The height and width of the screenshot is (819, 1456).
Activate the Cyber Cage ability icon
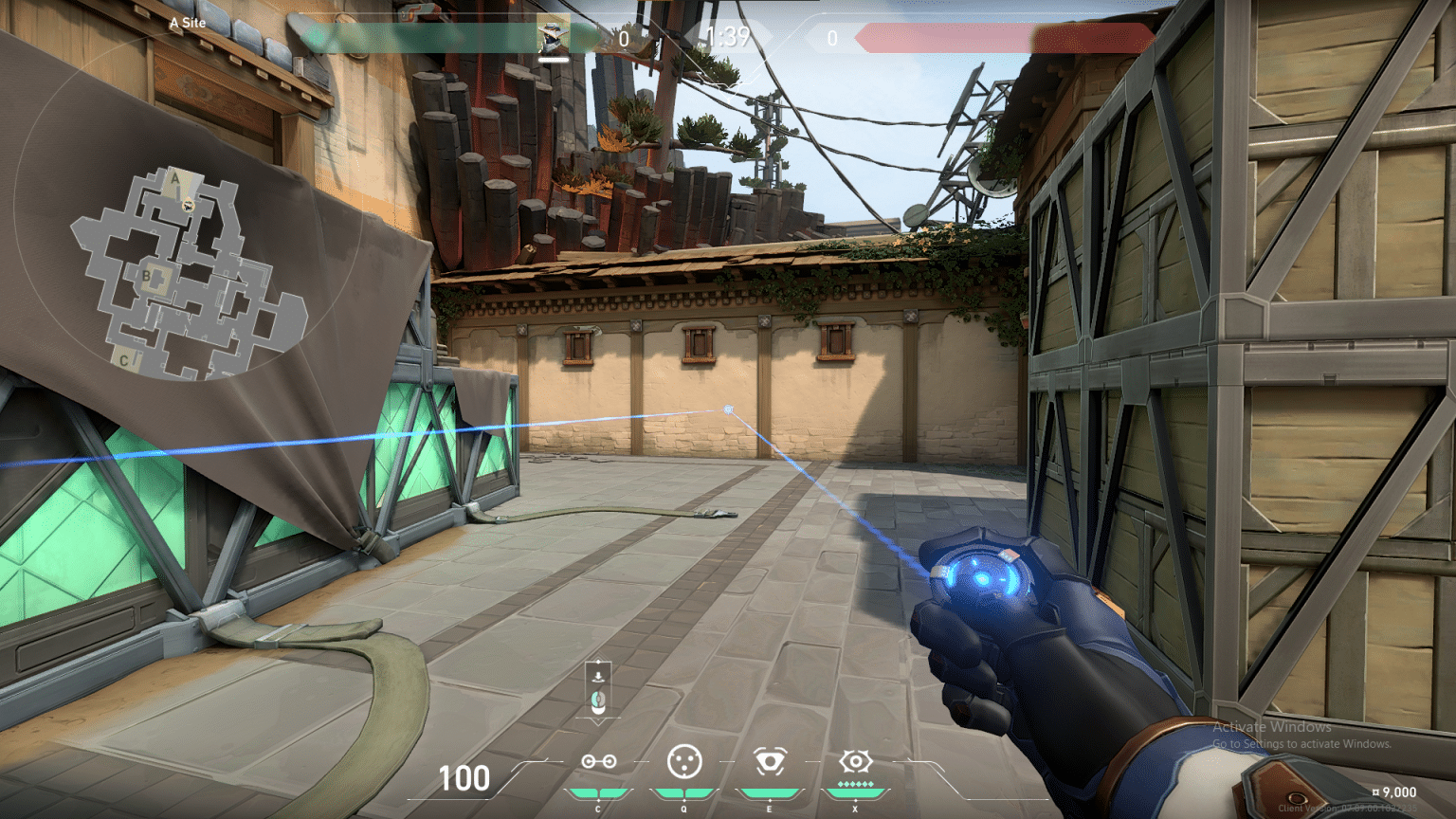coord(683,761)
